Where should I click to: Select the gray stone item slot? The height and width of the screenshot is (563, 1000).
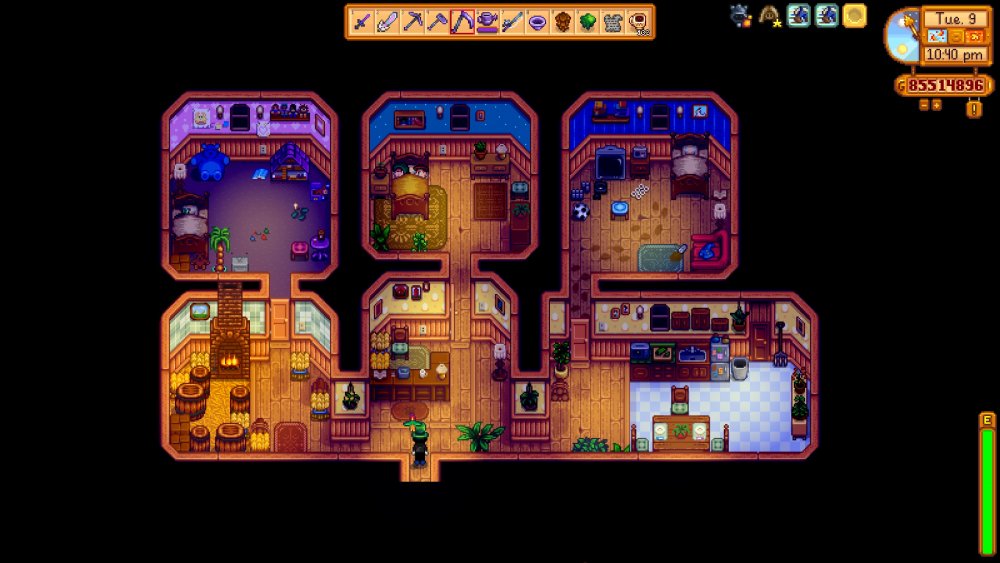tap(613, 21)
